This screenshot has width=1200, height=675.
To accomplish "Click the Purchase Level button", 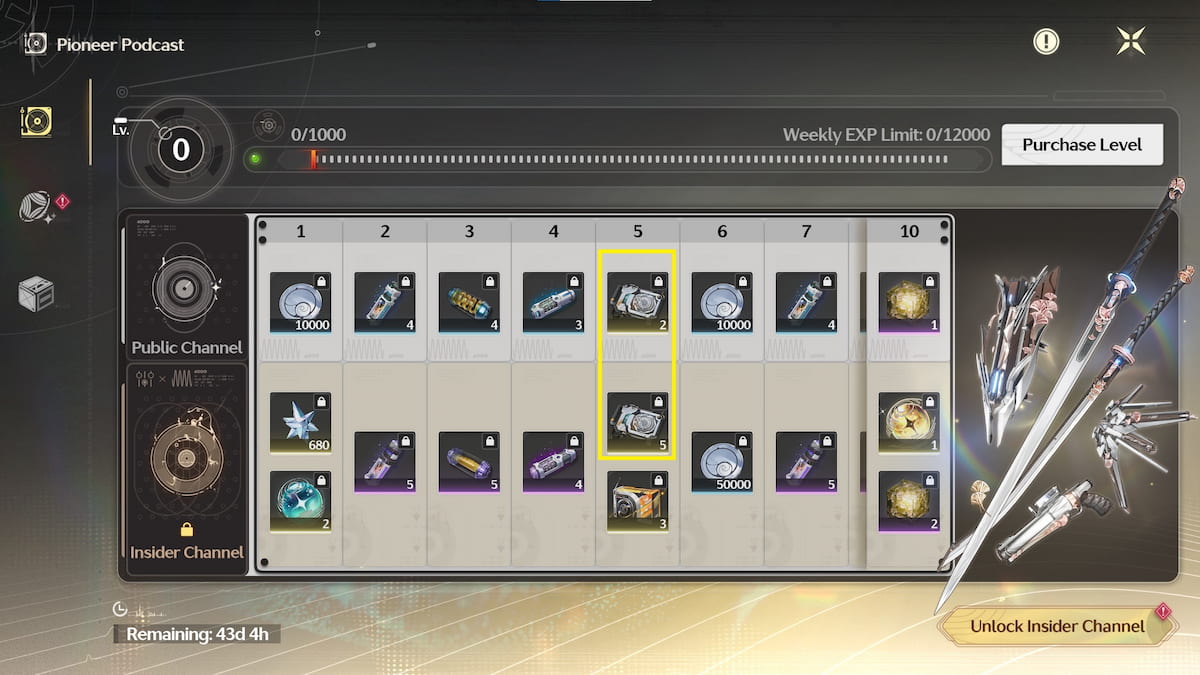I will pos(1082,145).
